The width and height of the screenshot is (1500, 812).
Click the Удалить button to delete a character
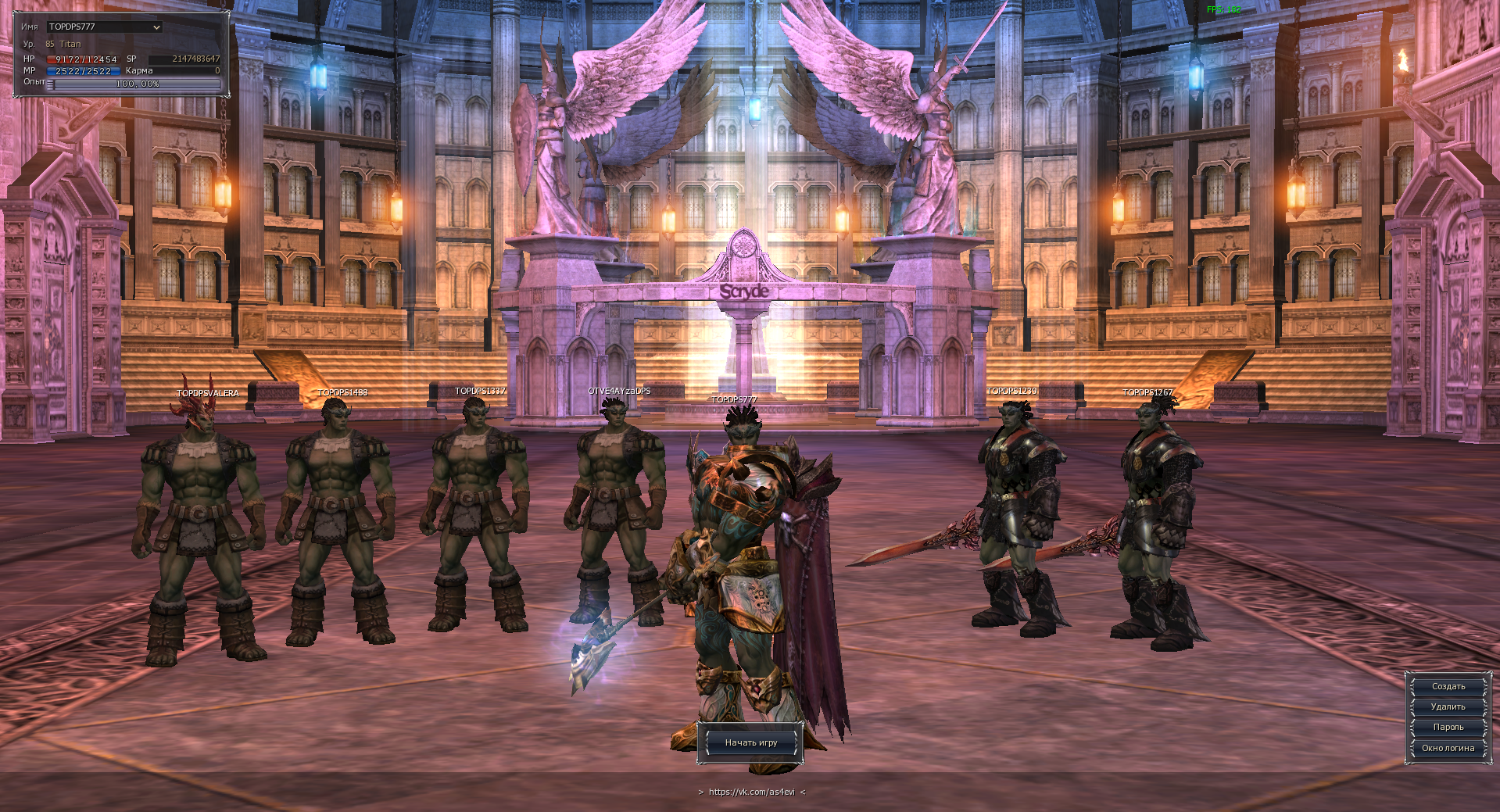tap(1447, 706)
